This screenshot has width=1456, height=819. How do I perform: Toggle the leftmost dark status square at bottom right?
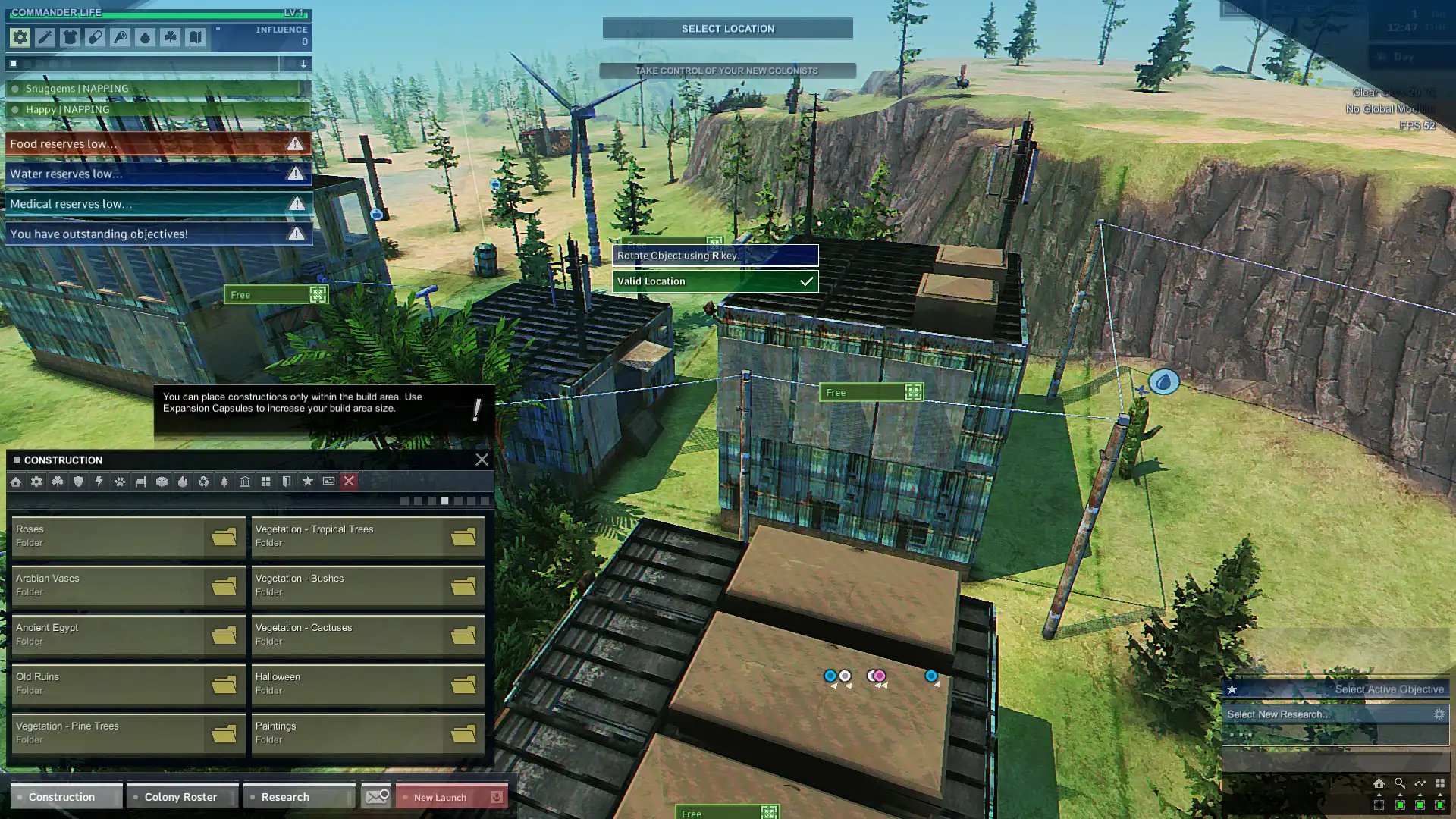point(1379,805)
